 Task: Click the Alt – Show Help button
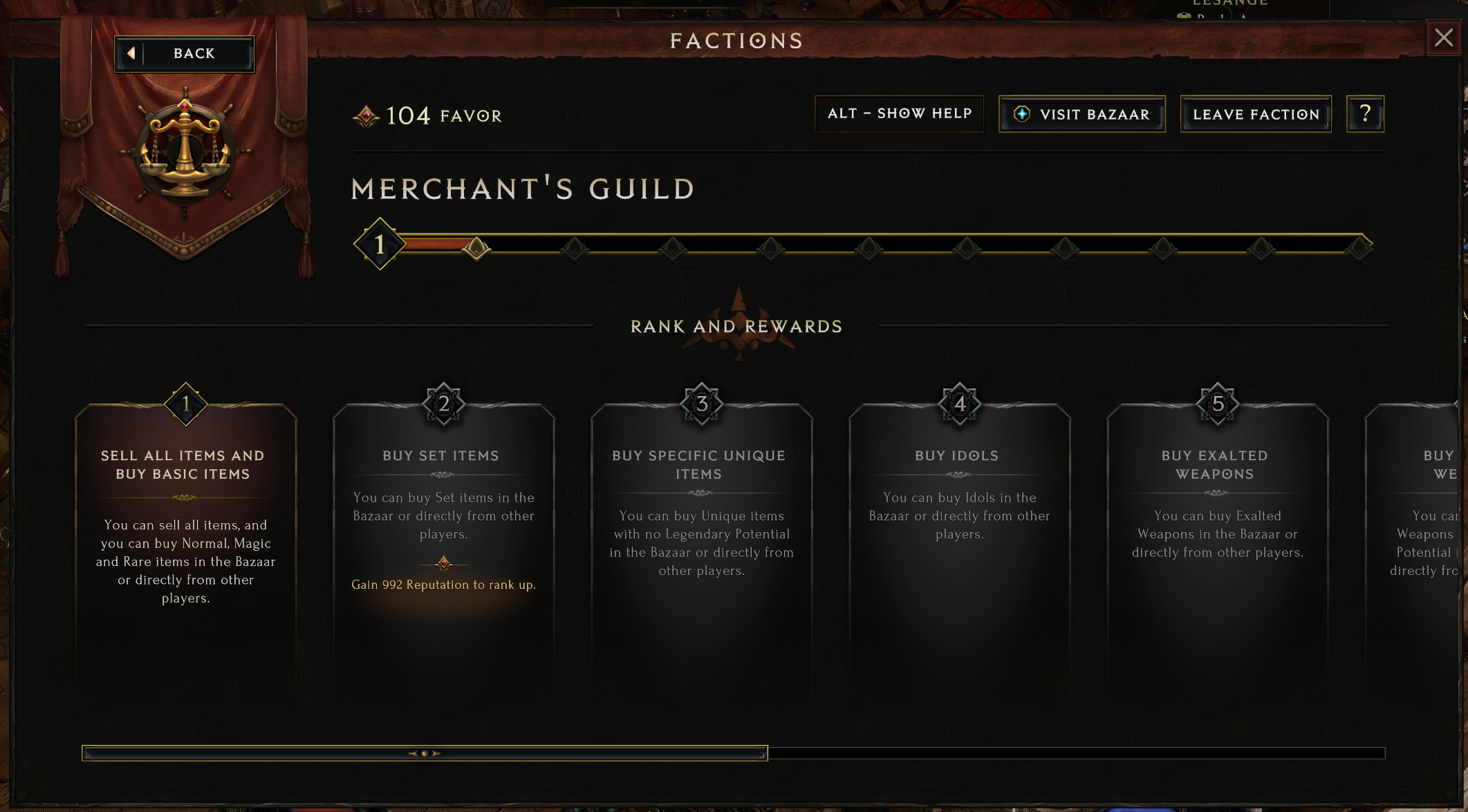click(x=899, y=114)
